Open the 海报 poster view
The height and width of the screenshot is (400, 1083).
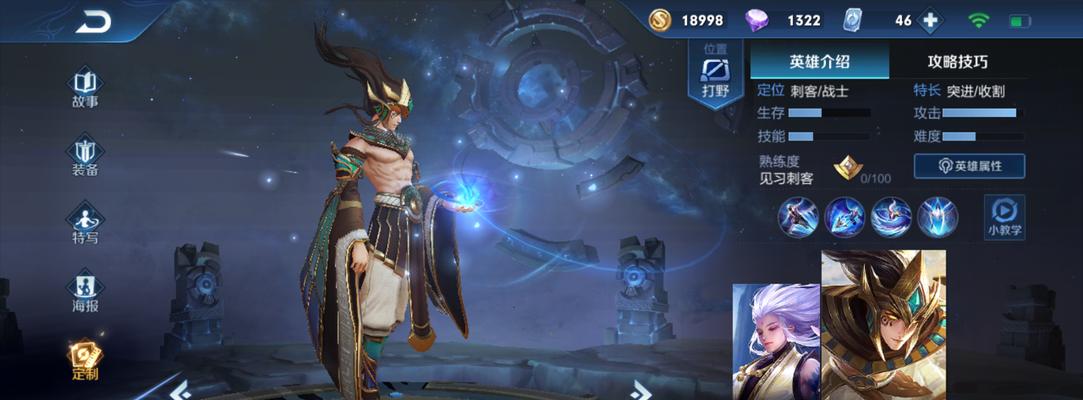point(85,290)
